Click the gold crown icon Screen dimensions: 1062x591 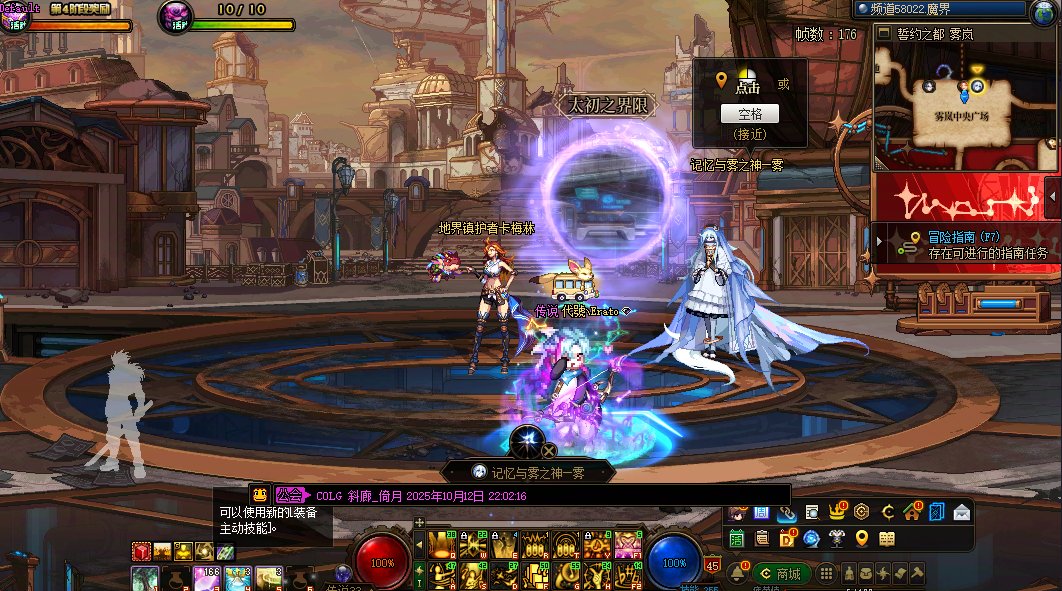pyautogui.click(x=836, y=512)
